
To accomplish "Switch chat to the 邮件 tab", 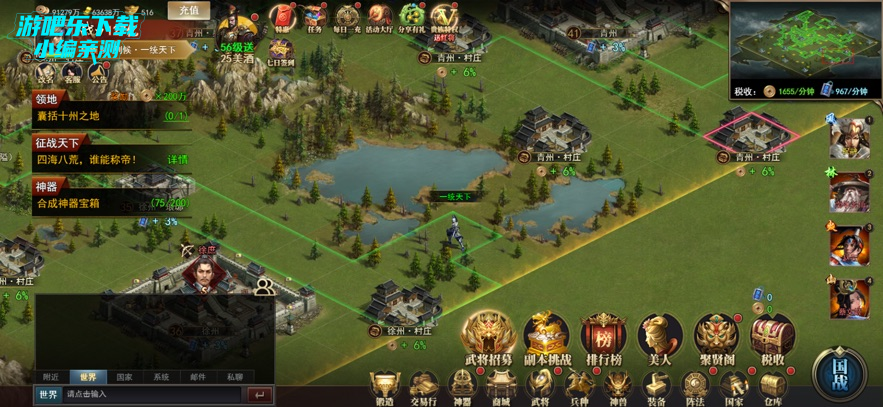I will pyautogui.click(x=198, y=377).
